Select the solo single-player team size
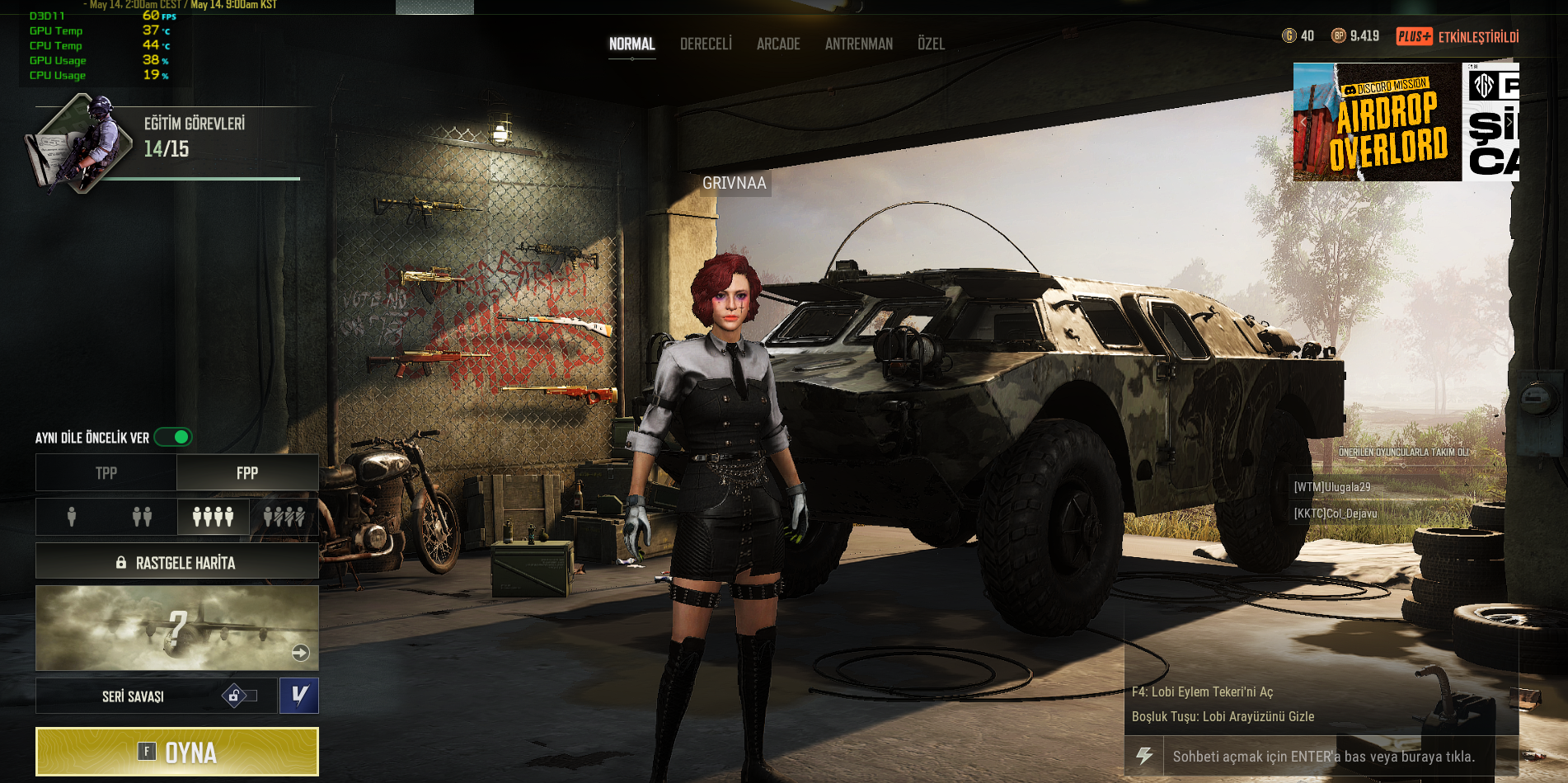The width and height of the screenshot is (1568, 783). coord(72,517)
